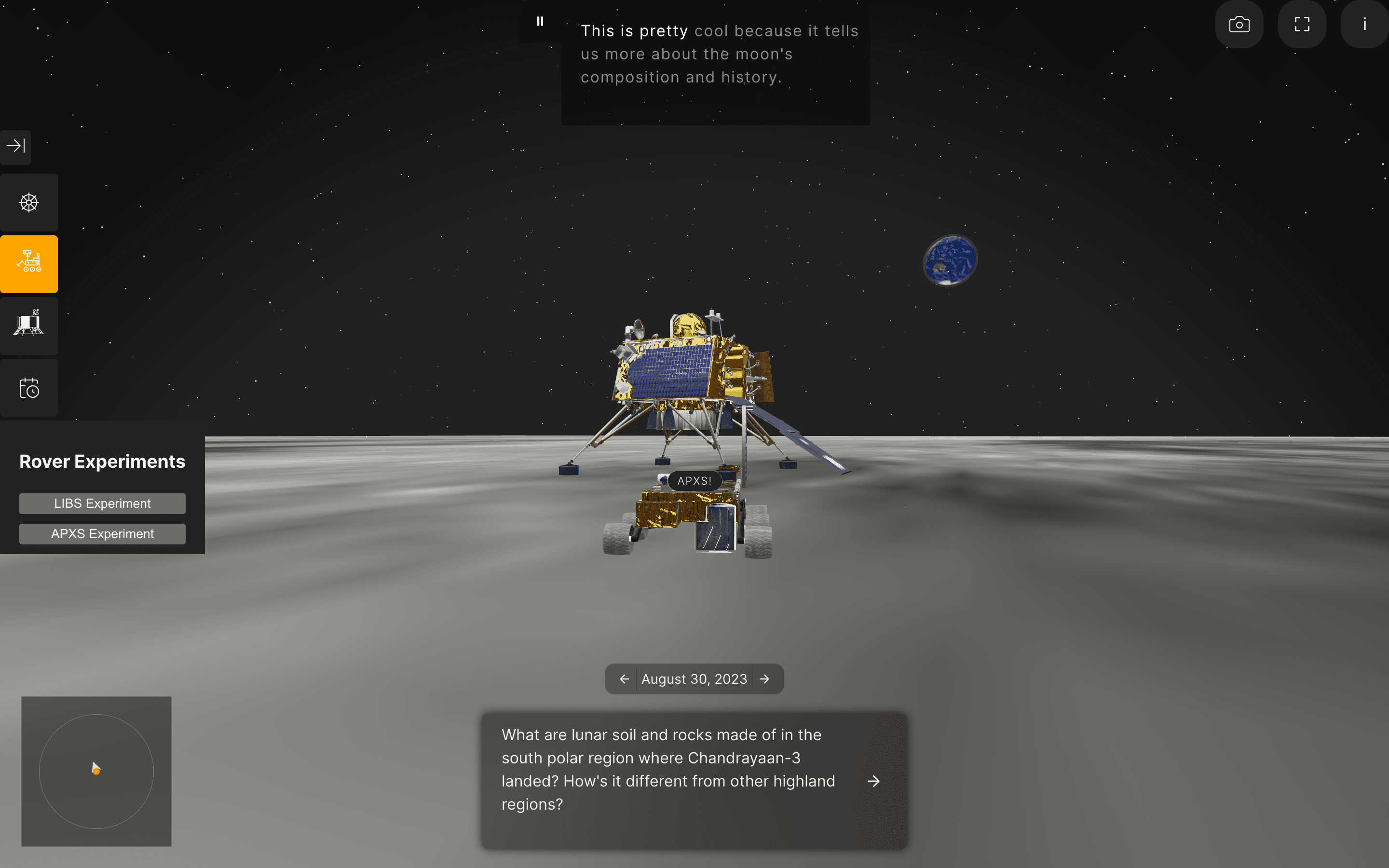Go to the previous date with the left arrow
This screenshot has width=1389, height=868.
625,678
